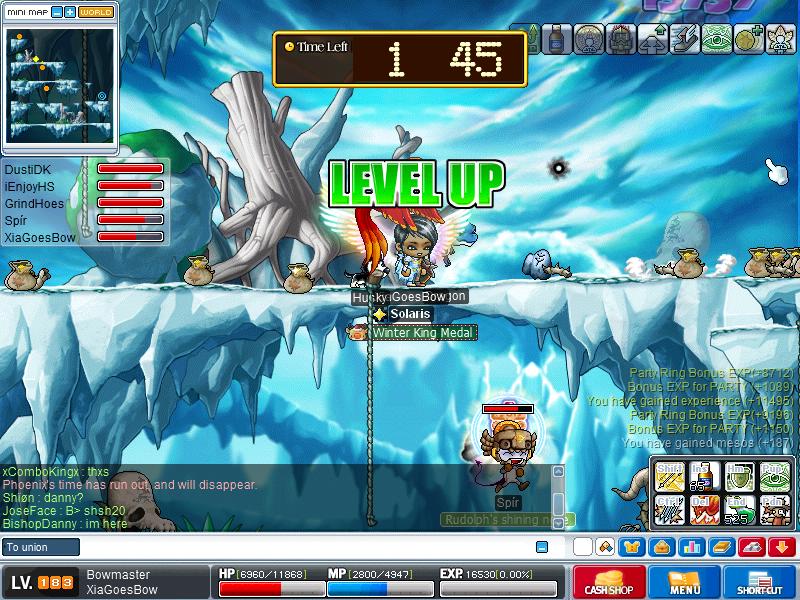This screenshot has height=600, width=800.
Task: Open the Cash Shop
Action: coord(609,582)
